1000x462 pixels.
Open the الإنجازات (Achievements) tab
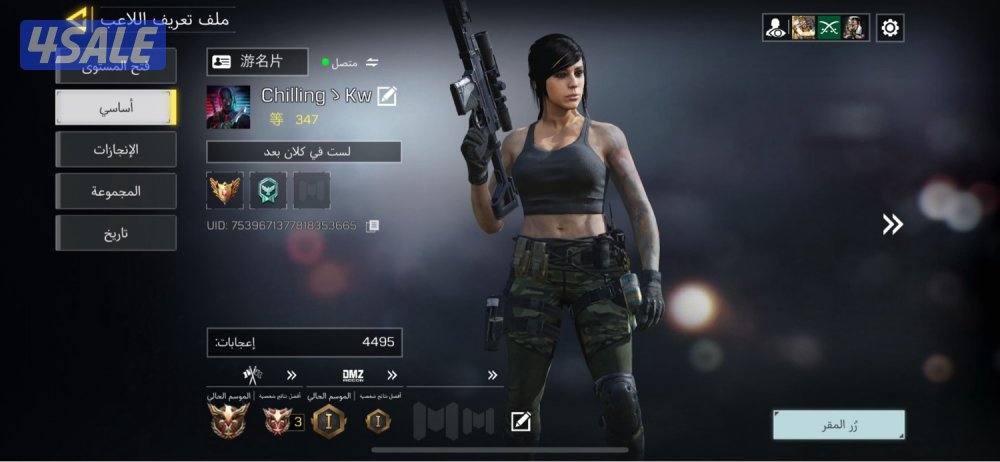coord(116,149)
